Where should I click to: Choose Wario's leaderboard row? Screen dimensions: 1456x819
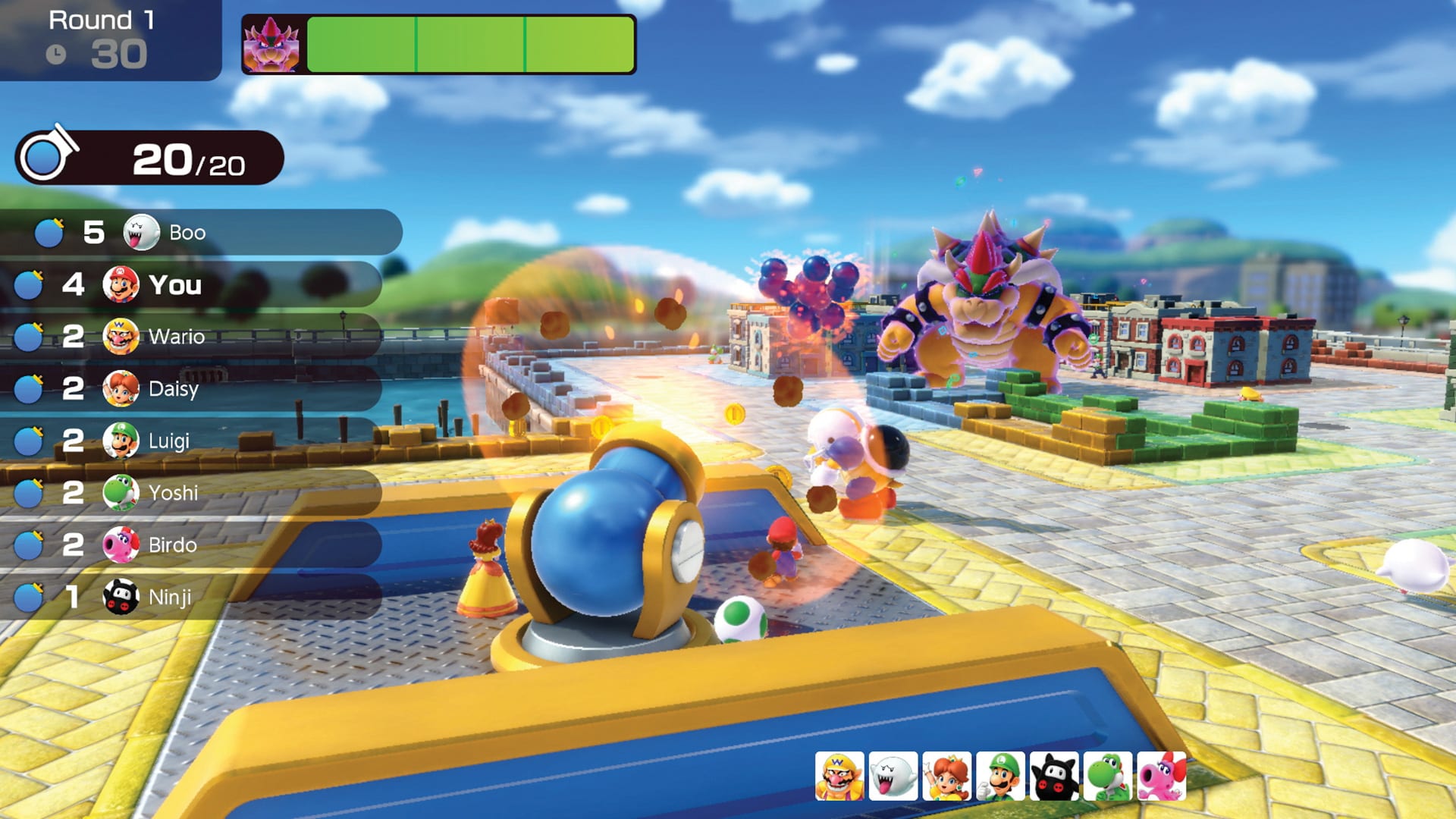pos(190,336)
